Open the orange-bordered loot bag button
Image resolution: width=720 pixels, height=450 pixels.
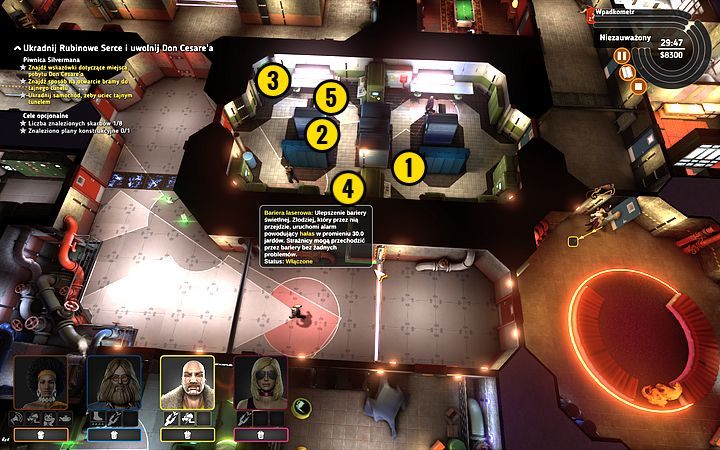pos(41,435)
